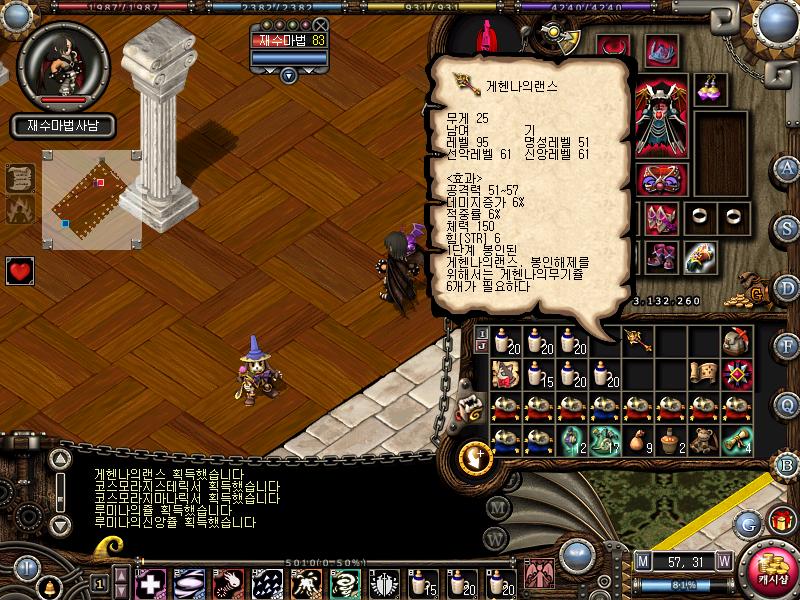
Task: Expand the target frame dropdown arrow
Action: click(289, 75)
